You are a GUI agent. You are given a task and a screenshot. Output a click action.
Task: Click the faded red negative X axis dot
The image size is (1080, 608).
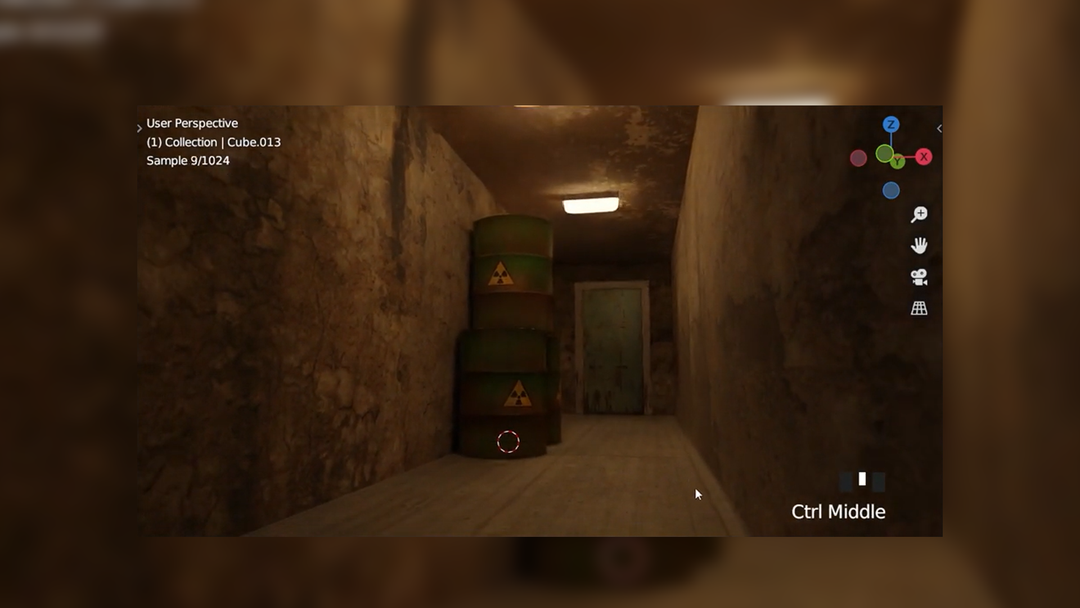[x=858, y=158]
